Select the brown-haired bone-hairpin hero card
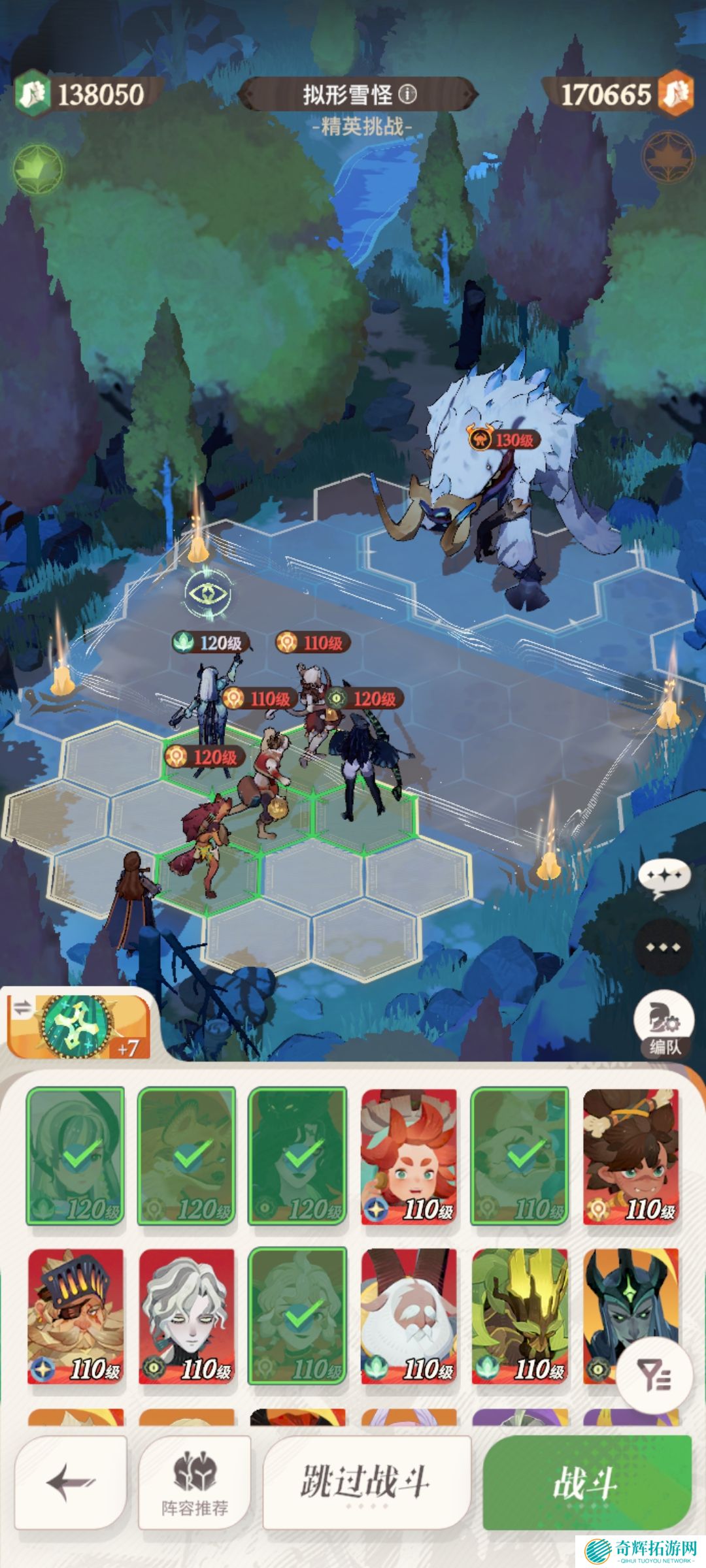Viewport: 706px width, 1568px height. (x=631, y=1156)
